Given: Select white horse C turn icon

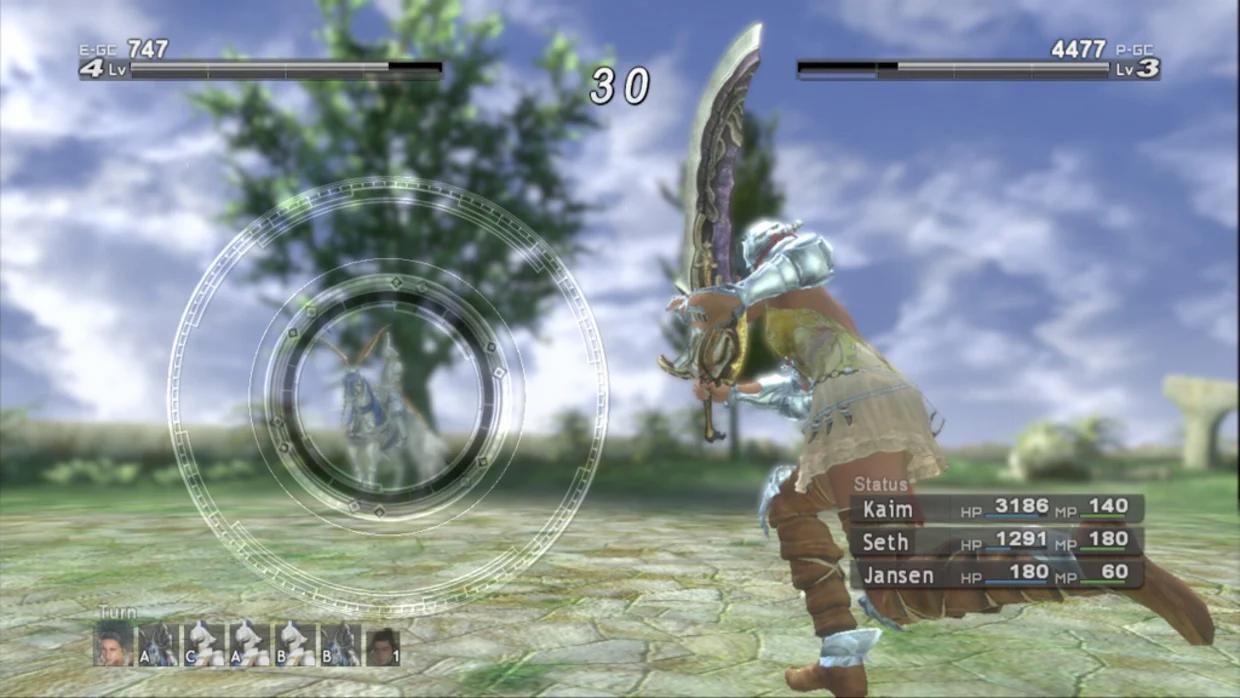Looking at the screenshot, I should [x=204, y=645].
